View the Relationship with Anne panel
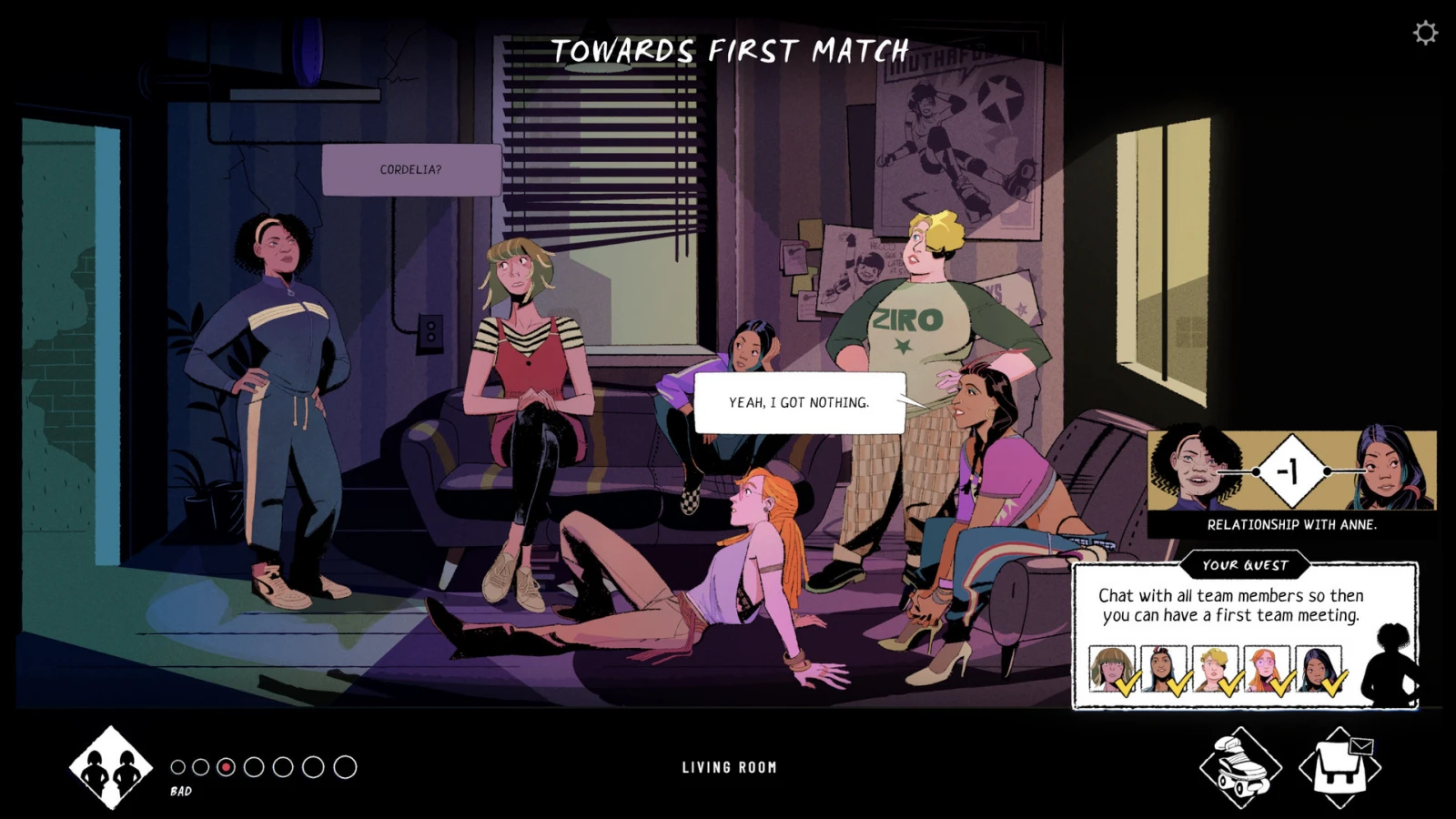The image size is (1456, 819). (1291, 482)
